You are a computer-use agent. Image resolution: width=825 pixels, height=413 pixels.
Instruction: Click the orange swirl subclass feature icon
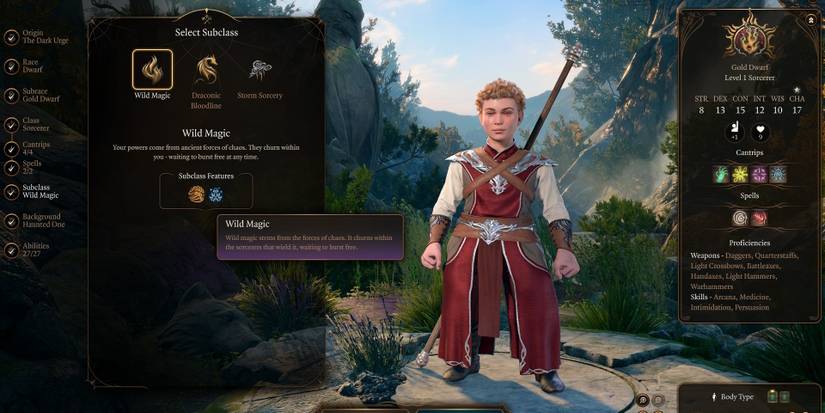[x=196, y=195]
